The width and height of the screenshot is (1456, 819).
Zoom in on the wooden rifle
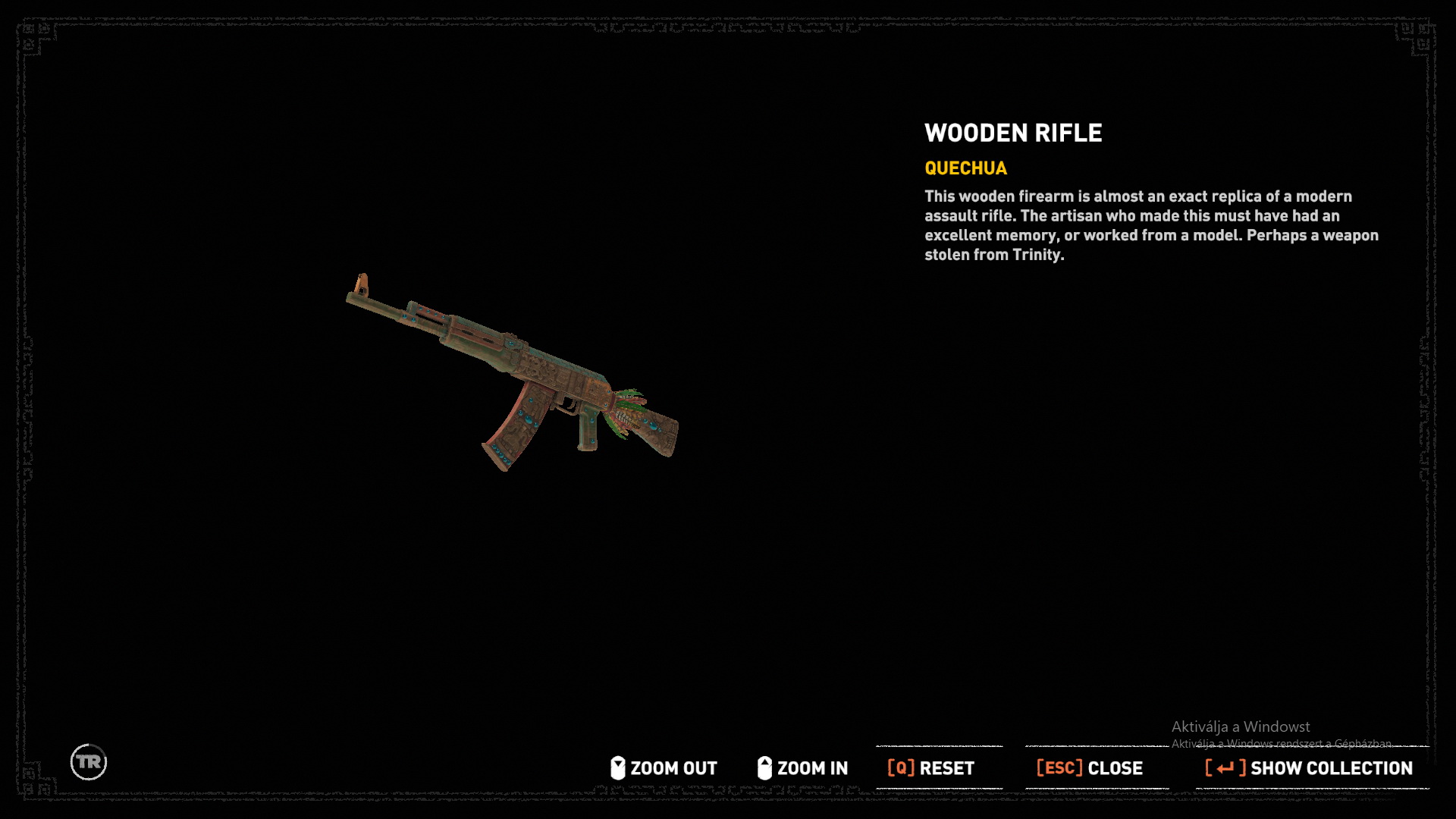click(803, 768)
